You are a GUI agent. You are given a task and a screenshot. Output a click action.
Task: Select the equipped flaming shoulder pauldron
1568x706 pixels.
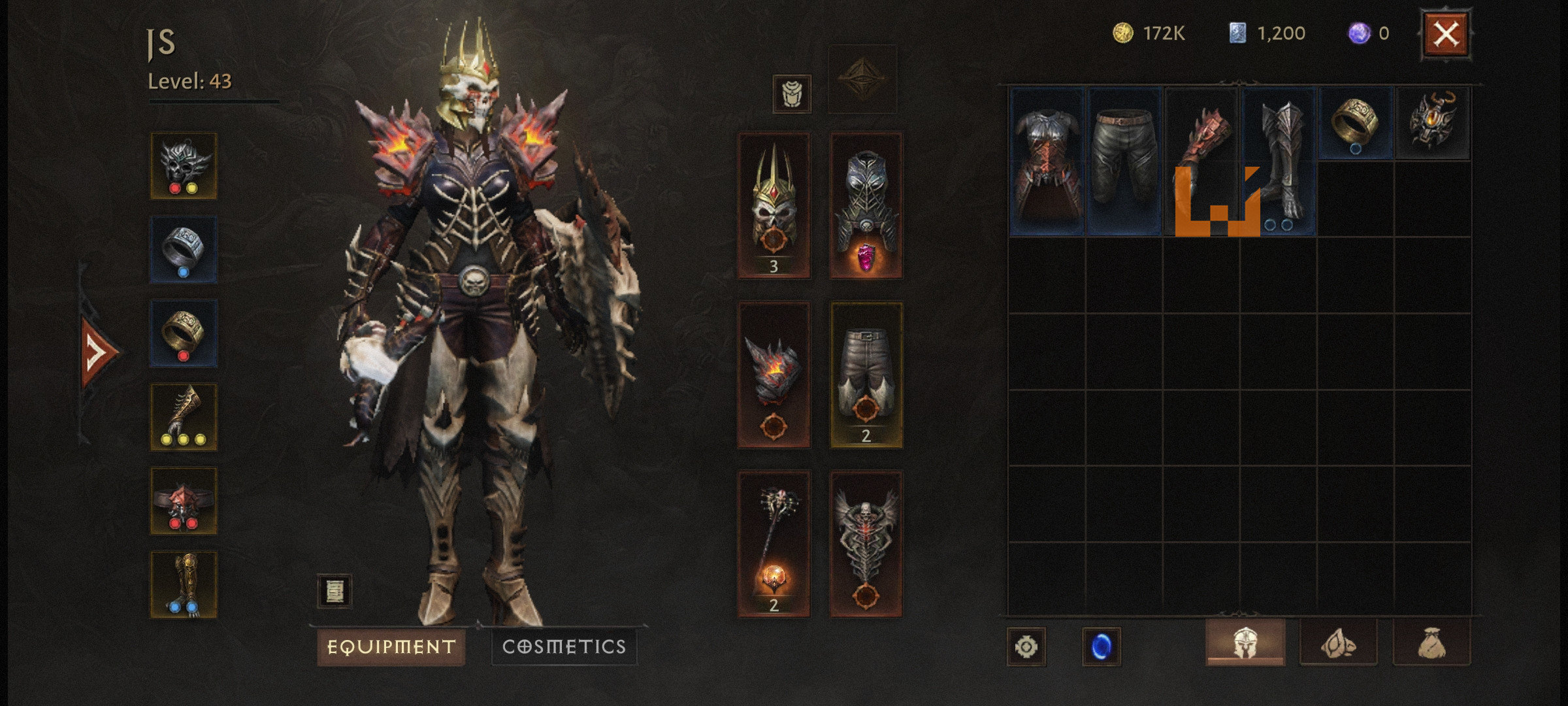774,375
